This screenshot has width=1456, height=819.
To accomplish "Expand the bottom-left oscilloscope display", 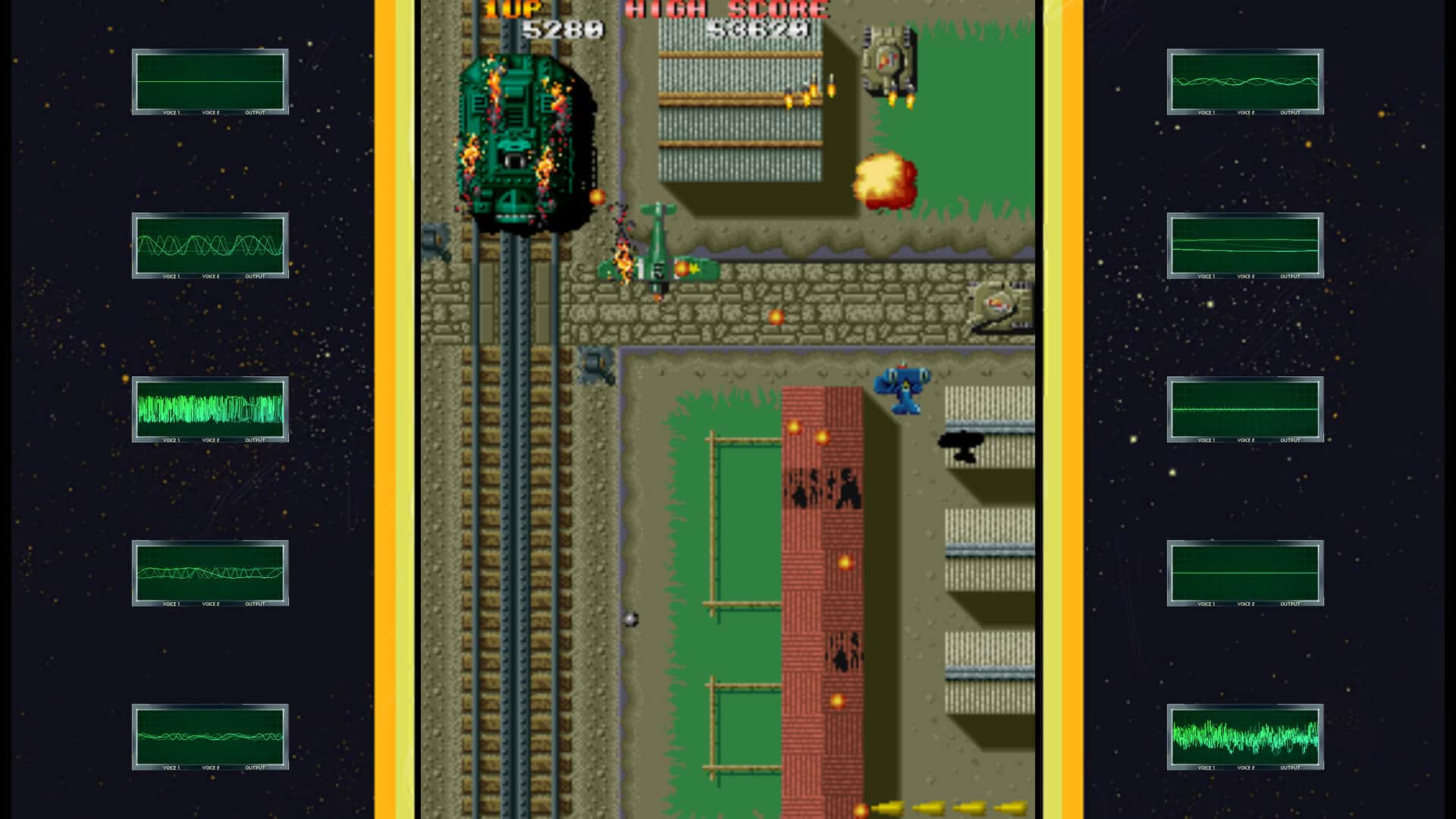I will point(210,737).
